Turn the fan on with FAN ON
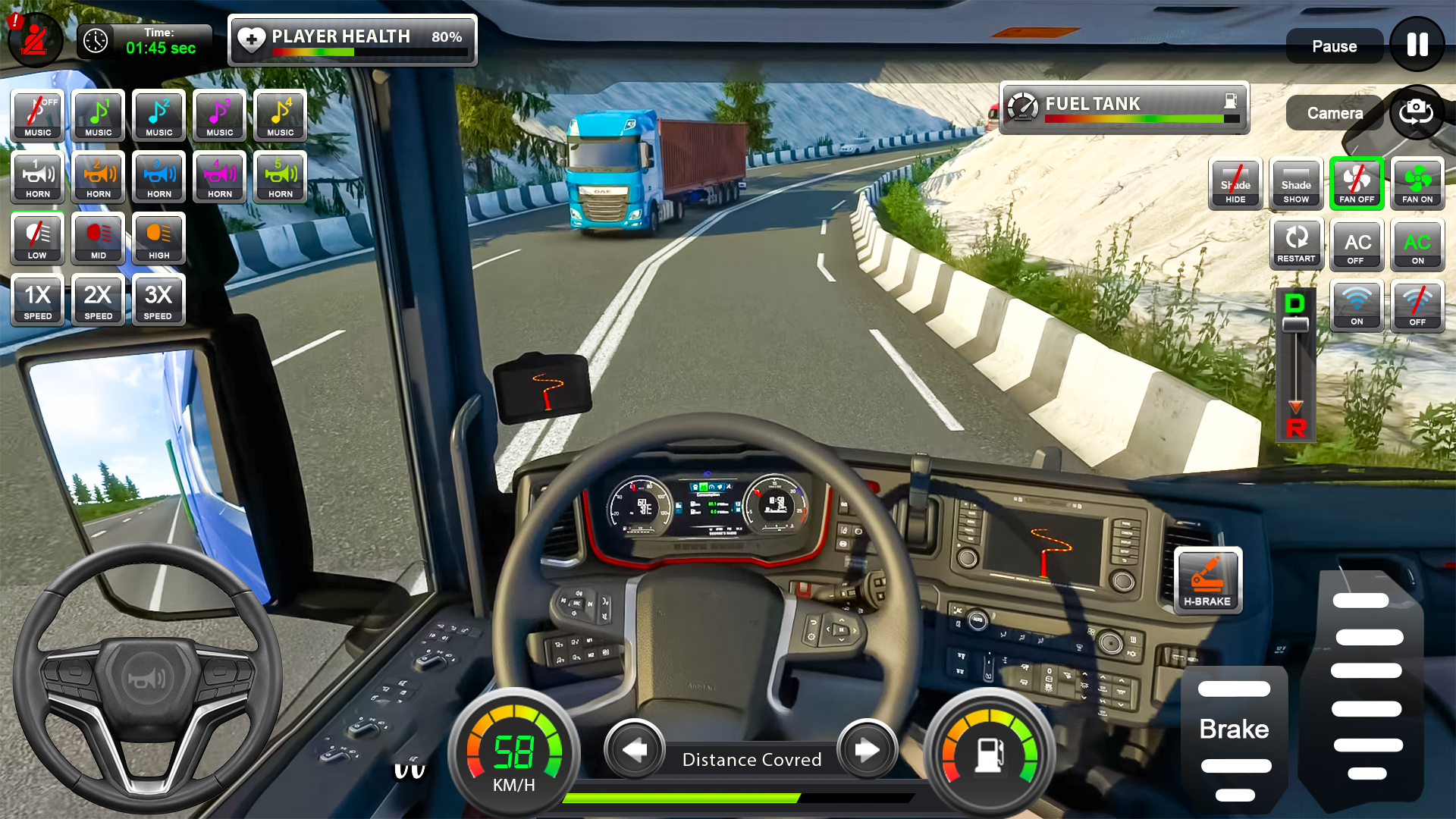The height and width of the screenshot is (819, 1456). (x=1417, y=183)
